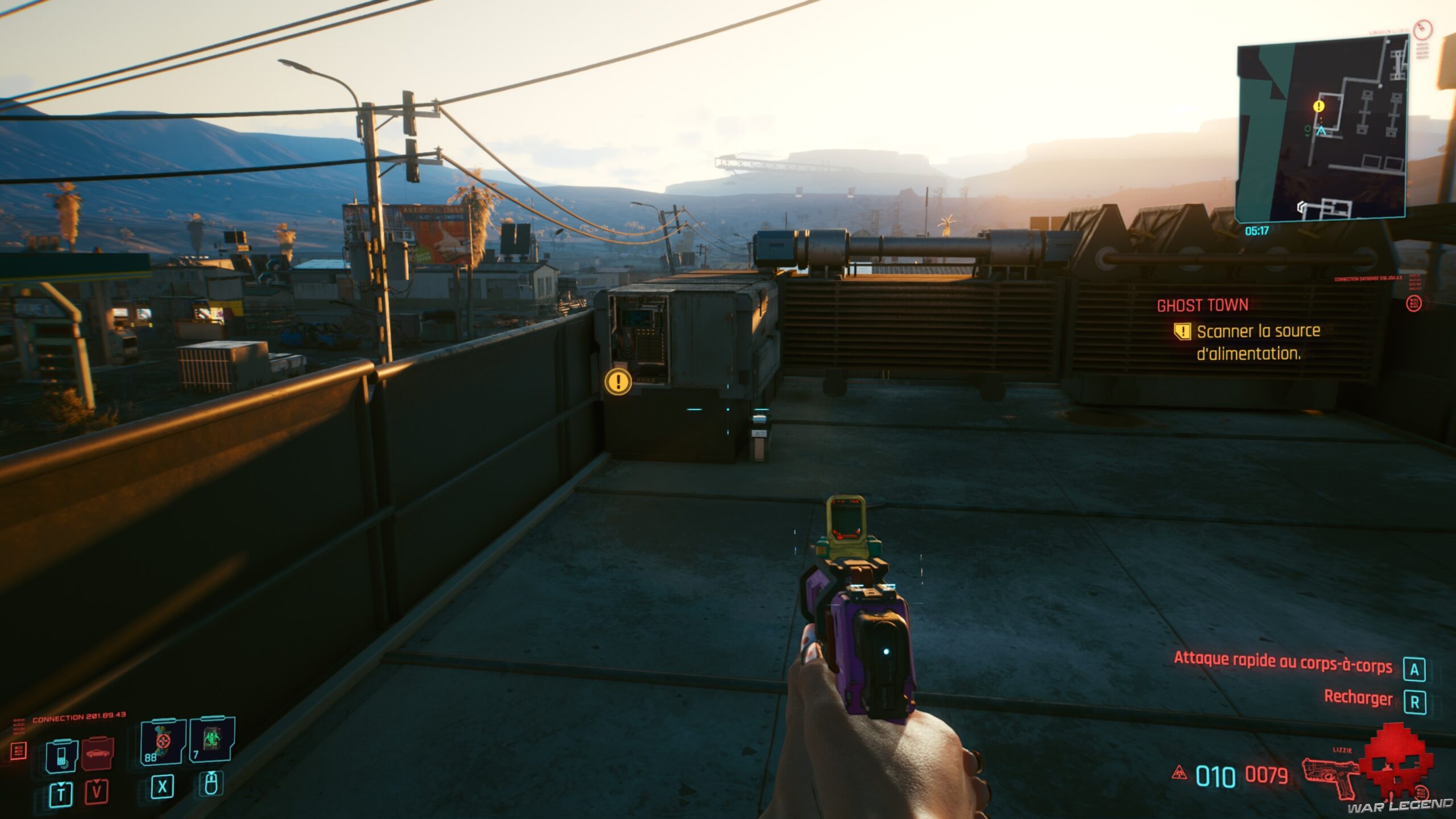Expand the T quickslot dropdown arrow
Image resolution: width=1456 pixels, height=819 pixels.
point(60,783)
